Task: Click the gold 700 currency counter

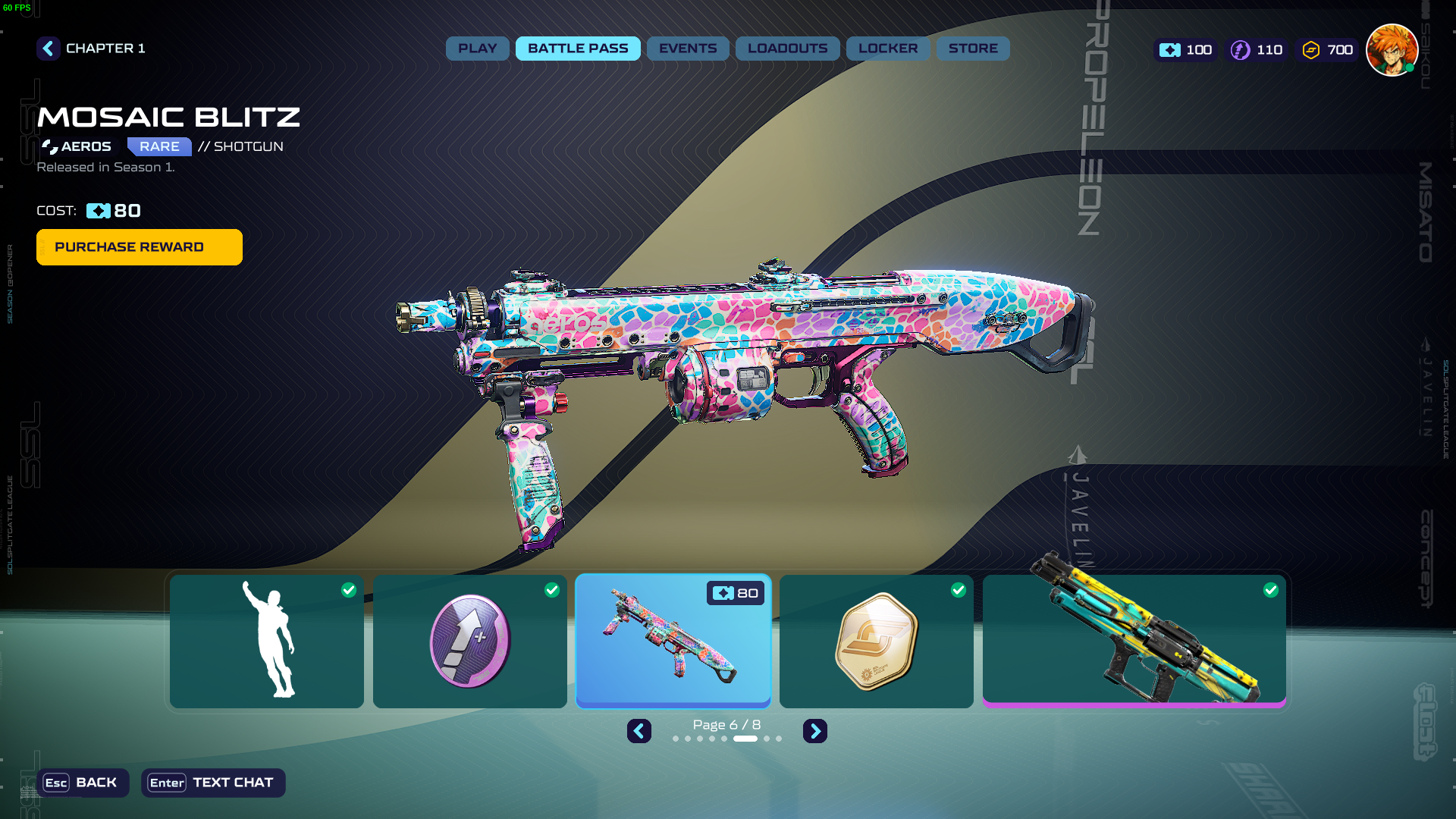Action: coord(1328,50)
